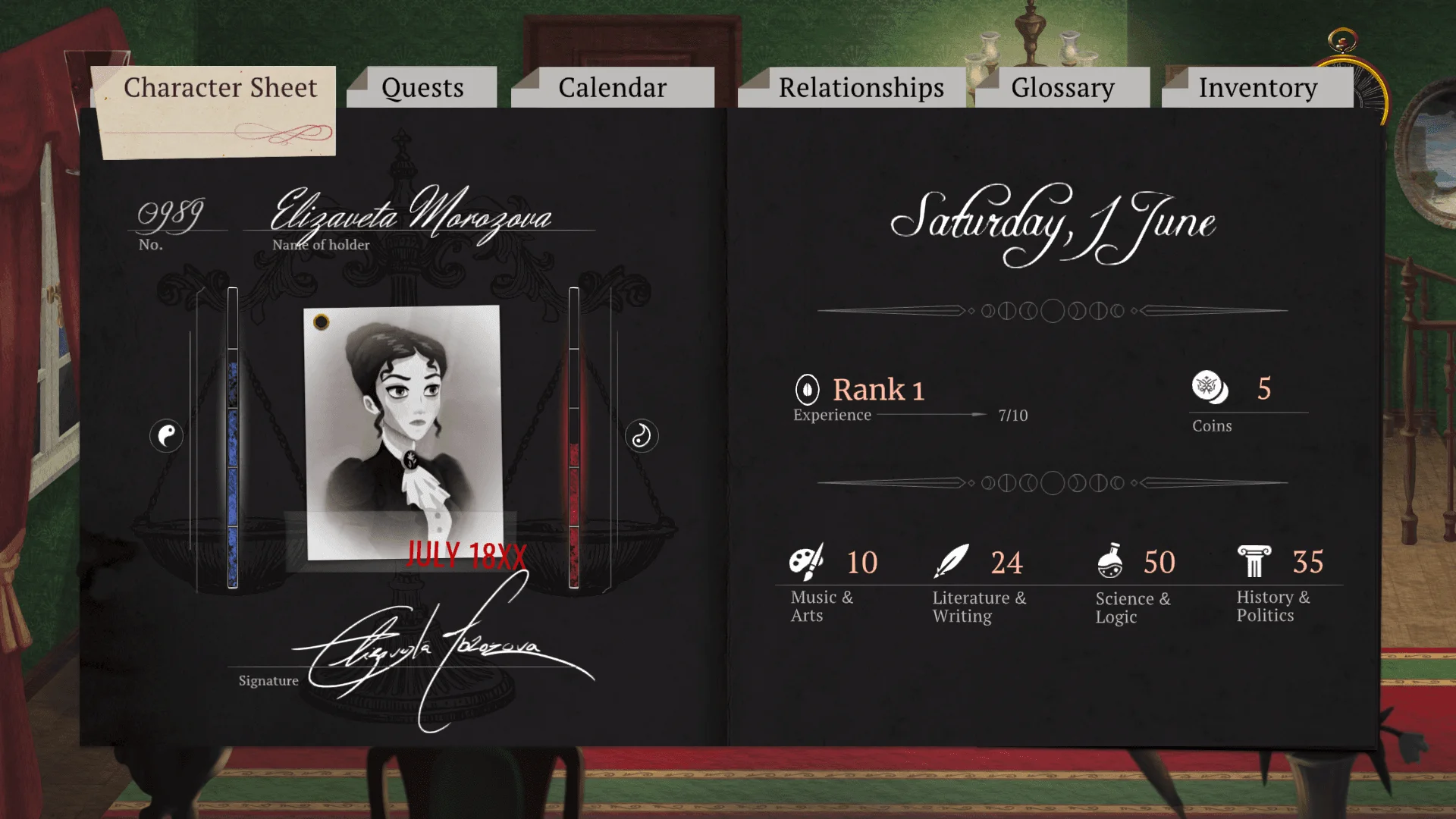The width and height of the screenshot is (1456, 819).
Task: Select the left yin-yang symbol beside portrait
Action: pos(167,436)
